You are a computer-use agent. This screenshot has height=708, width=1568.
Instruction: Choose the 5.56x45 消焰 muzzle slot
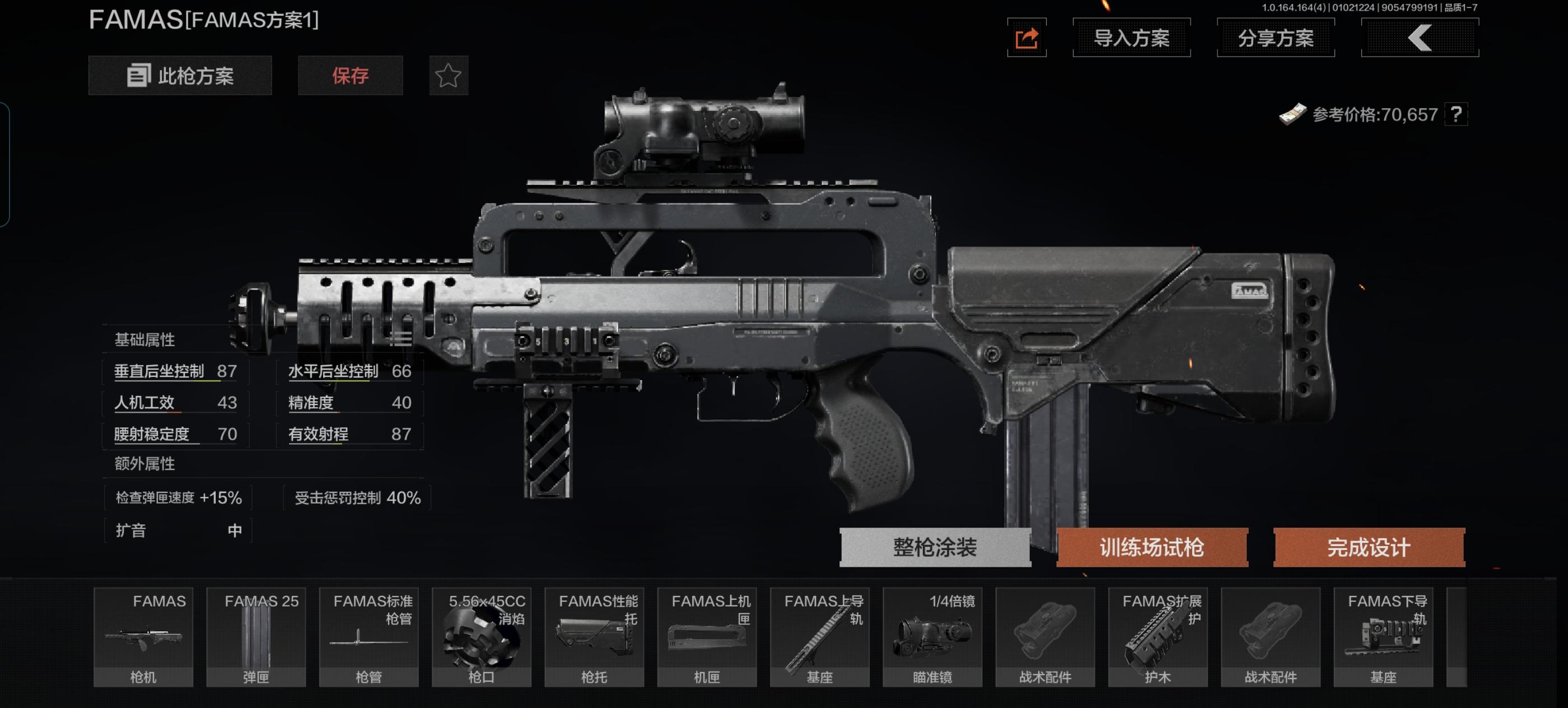point(482,637)
